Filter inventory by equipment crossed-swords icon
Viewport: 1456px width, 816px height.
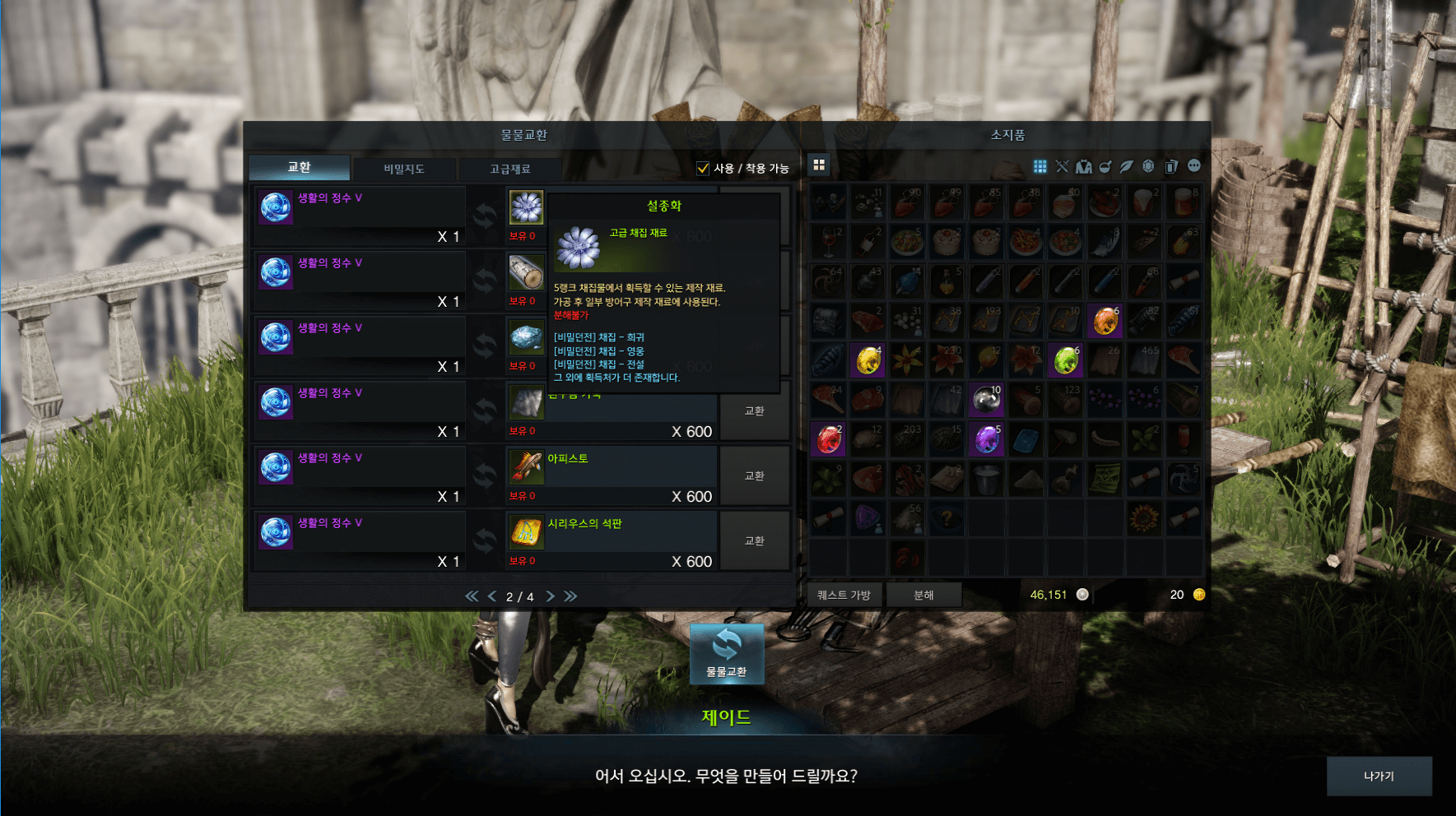[x=1062, y=167]
